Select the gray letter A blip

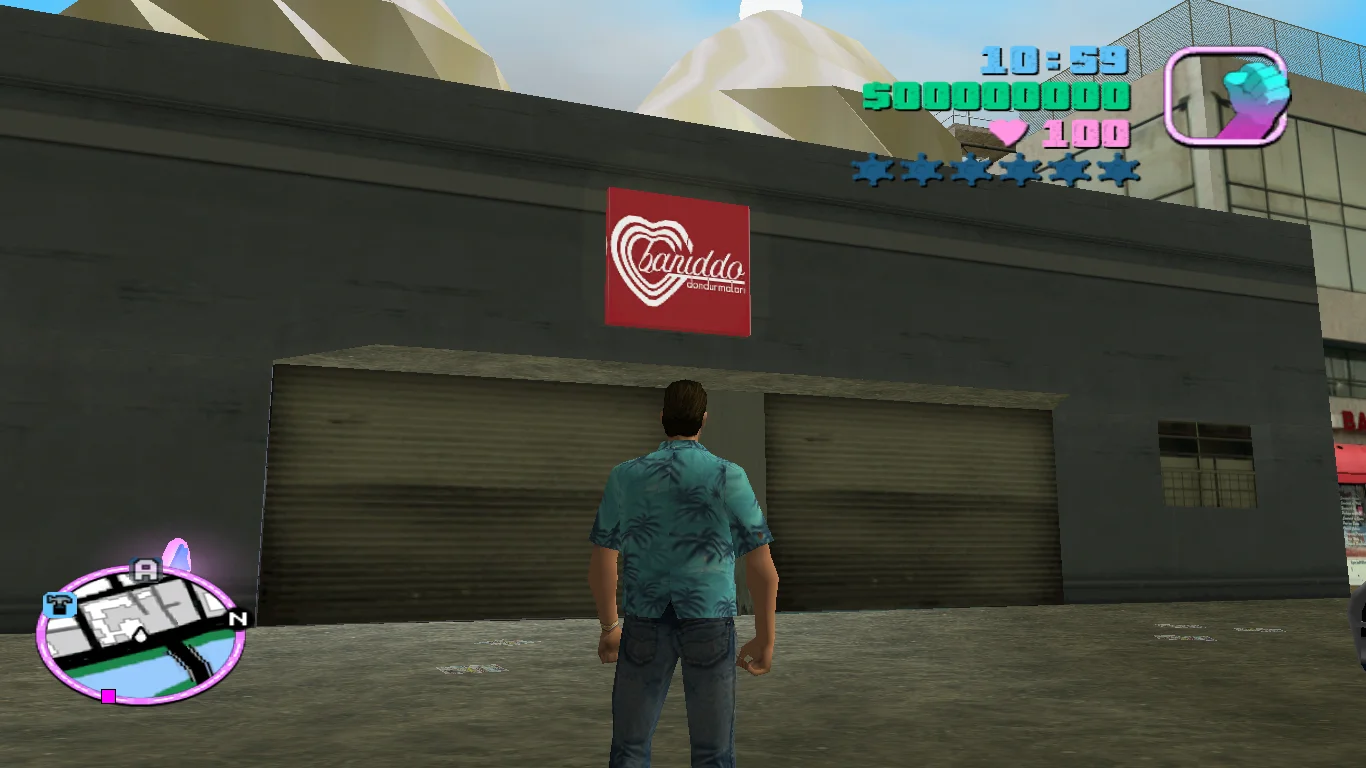click(x=146, y=571)
